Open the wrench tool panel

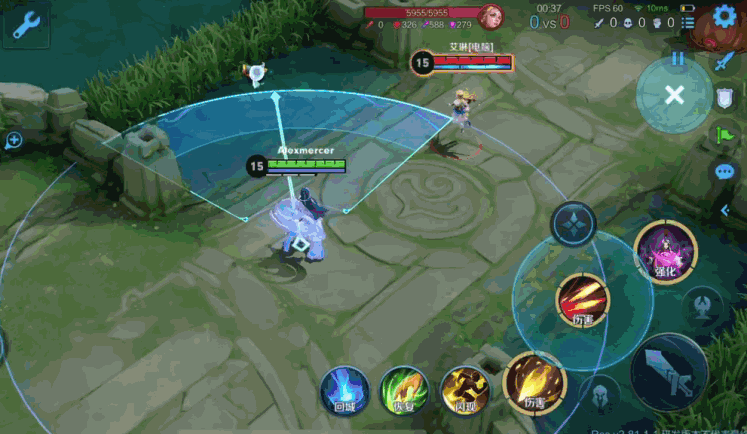pyautogui.click(x=25, y=25)
